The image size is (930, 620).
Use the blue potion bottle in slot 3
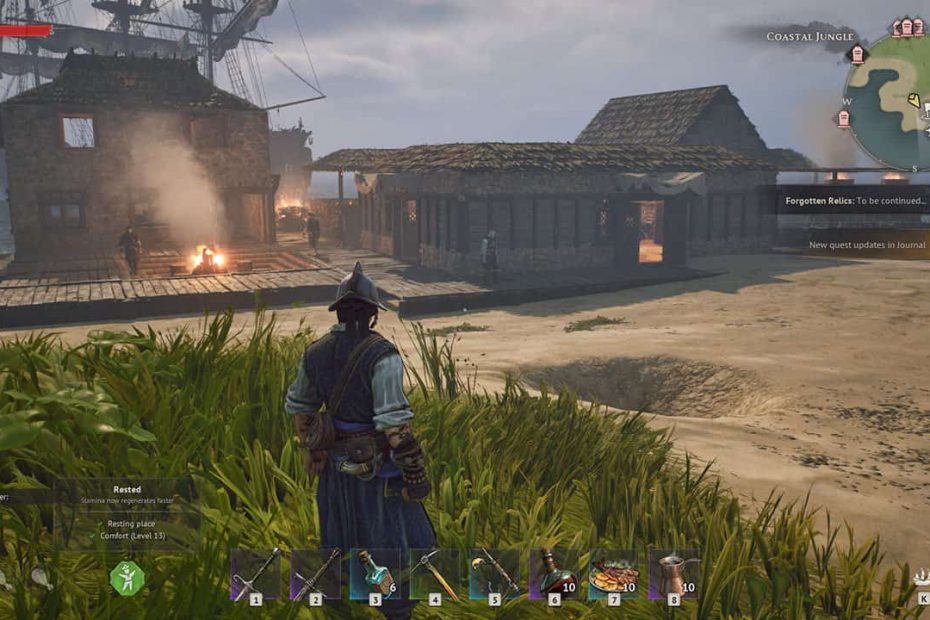click(375, 575)
